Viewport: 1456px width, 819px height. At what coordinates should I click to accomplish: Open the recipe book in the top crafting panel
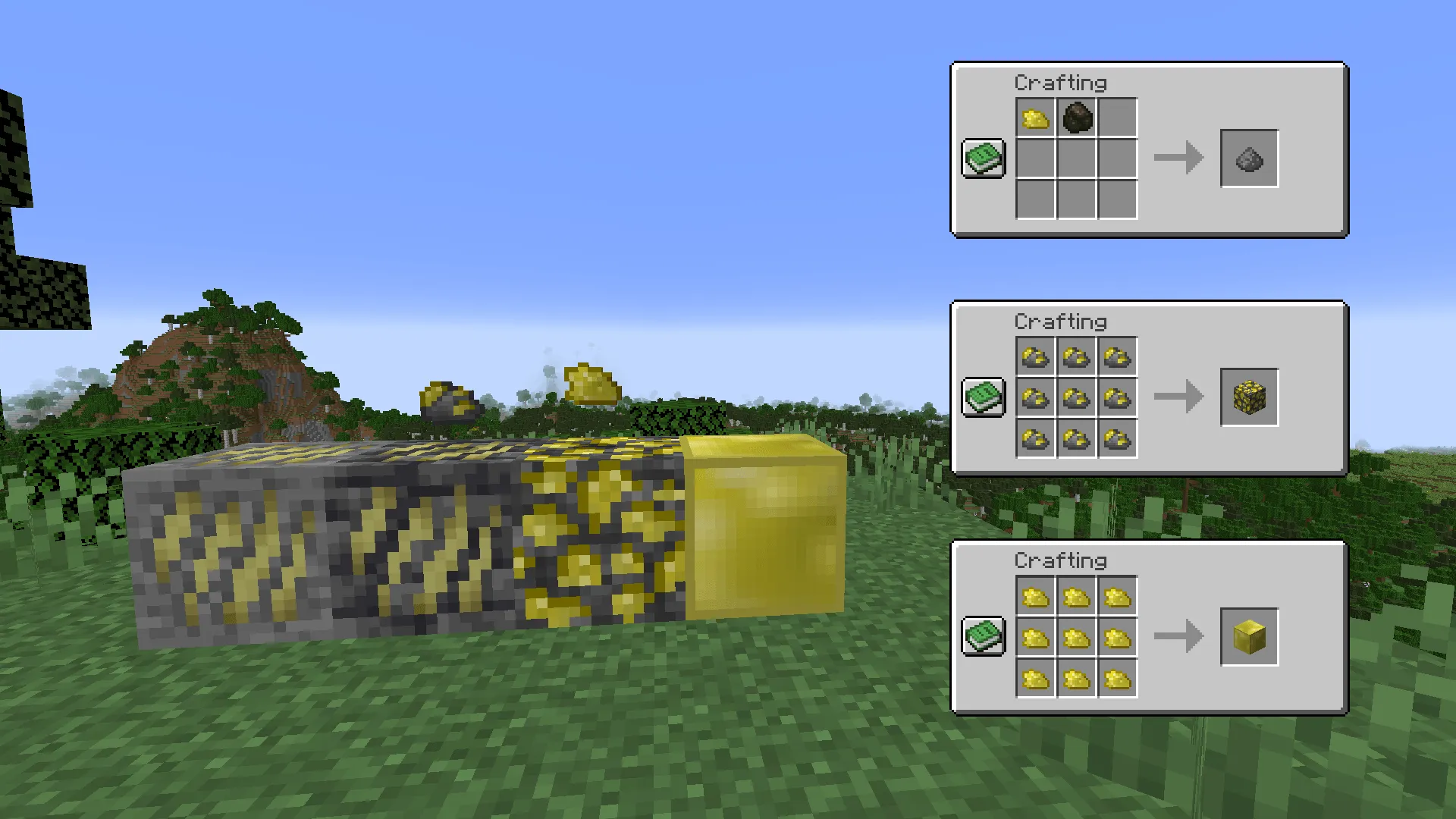point(984,159)
